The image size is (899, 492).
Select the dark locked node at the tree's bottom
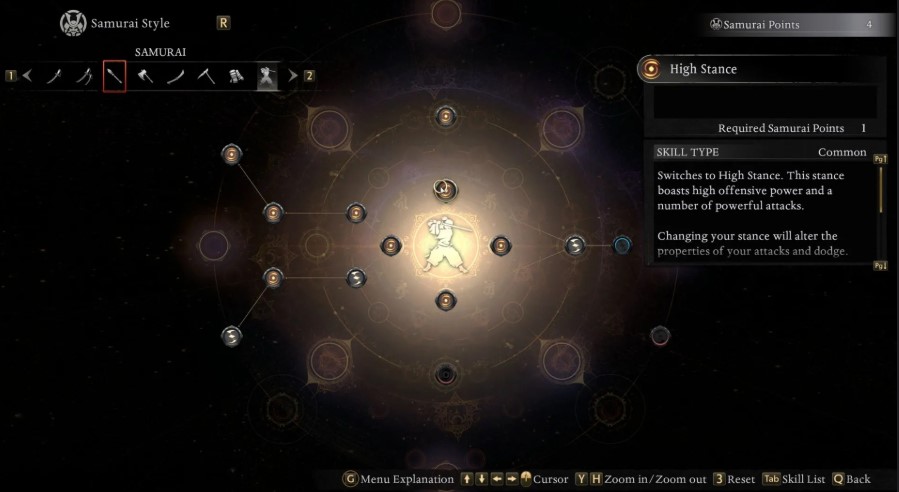445,375
